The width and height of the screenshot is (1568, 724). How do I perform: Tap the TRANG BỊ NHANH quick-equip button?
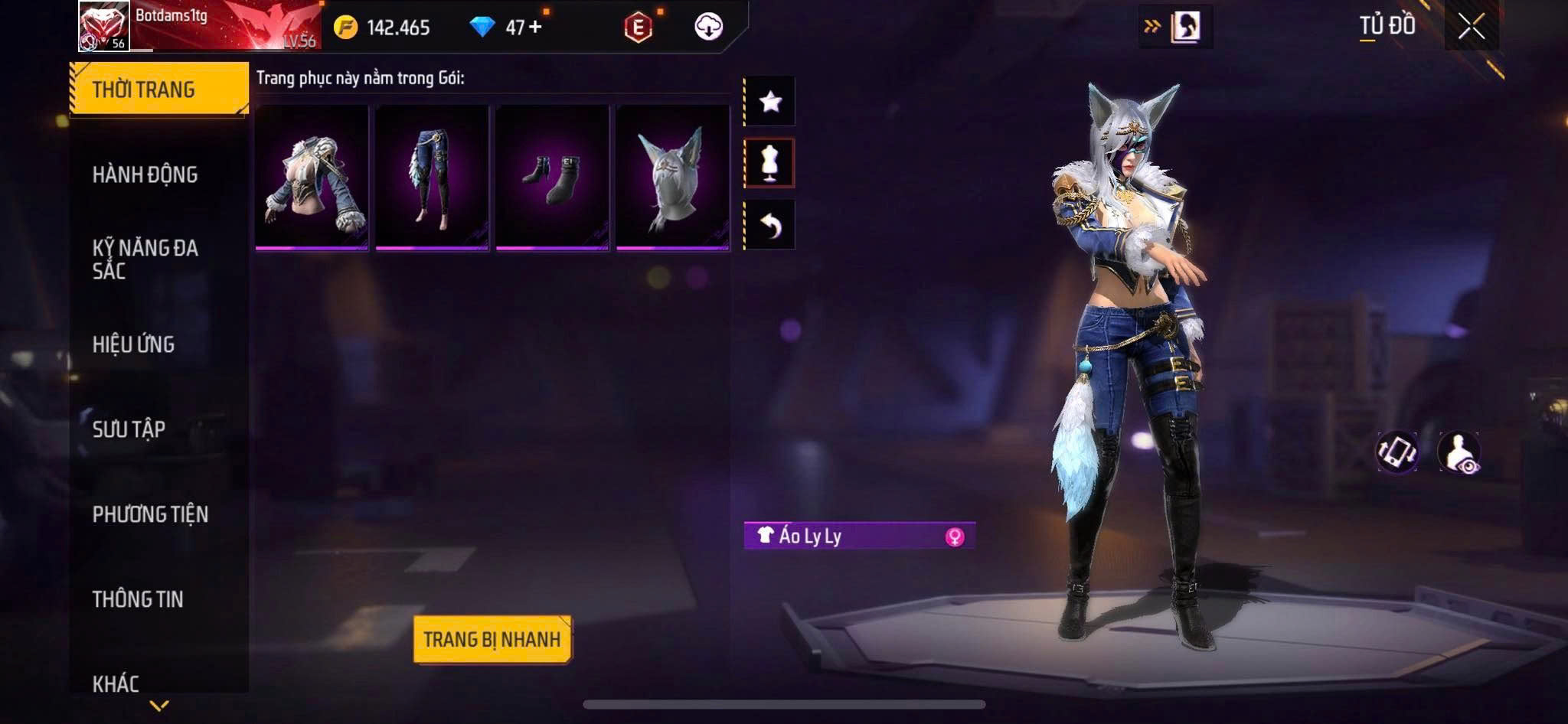click(492, 639)
